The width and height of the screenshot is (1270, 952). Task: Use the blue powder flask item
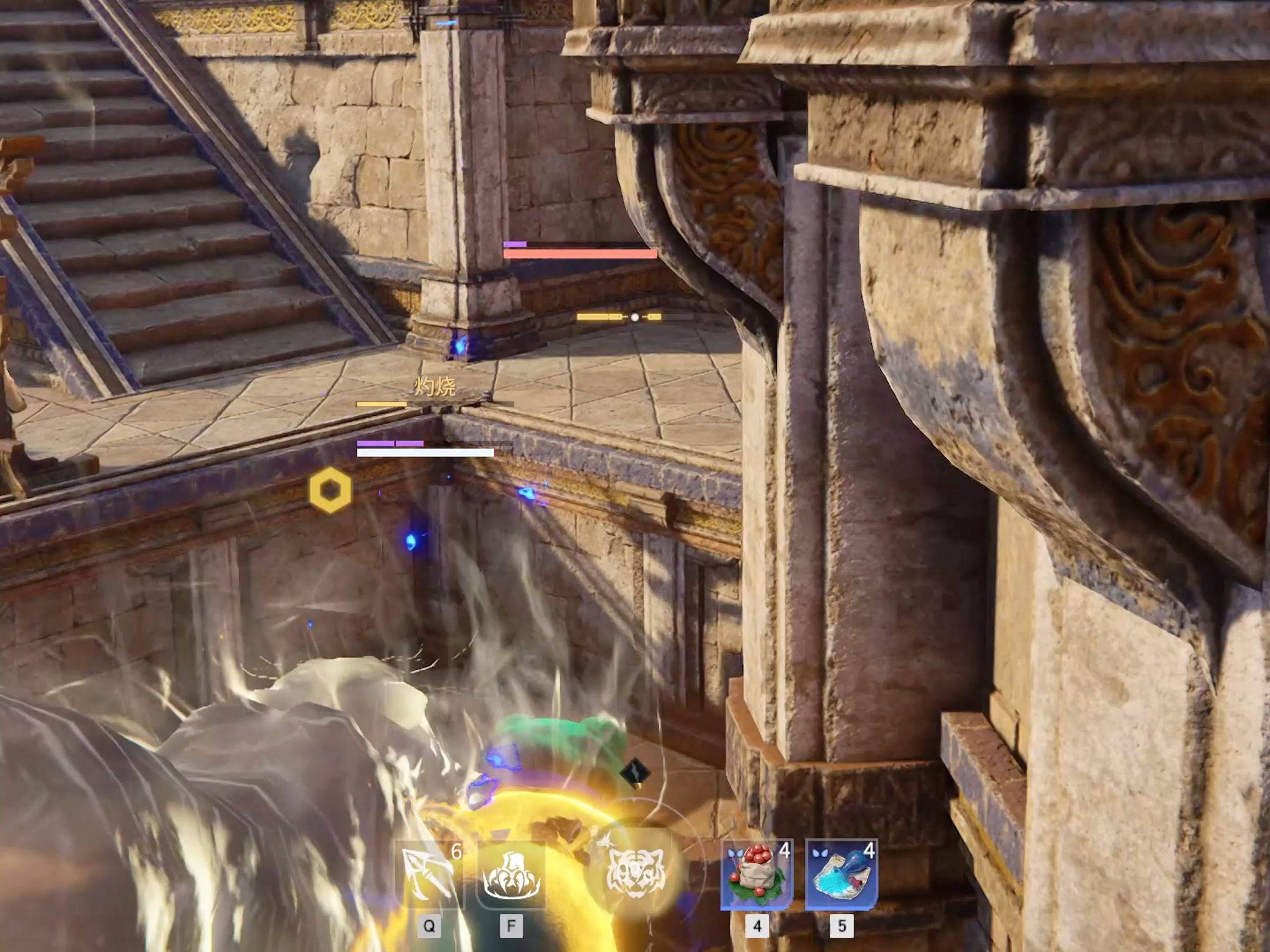pyautogui.click(x=841, y=874)
